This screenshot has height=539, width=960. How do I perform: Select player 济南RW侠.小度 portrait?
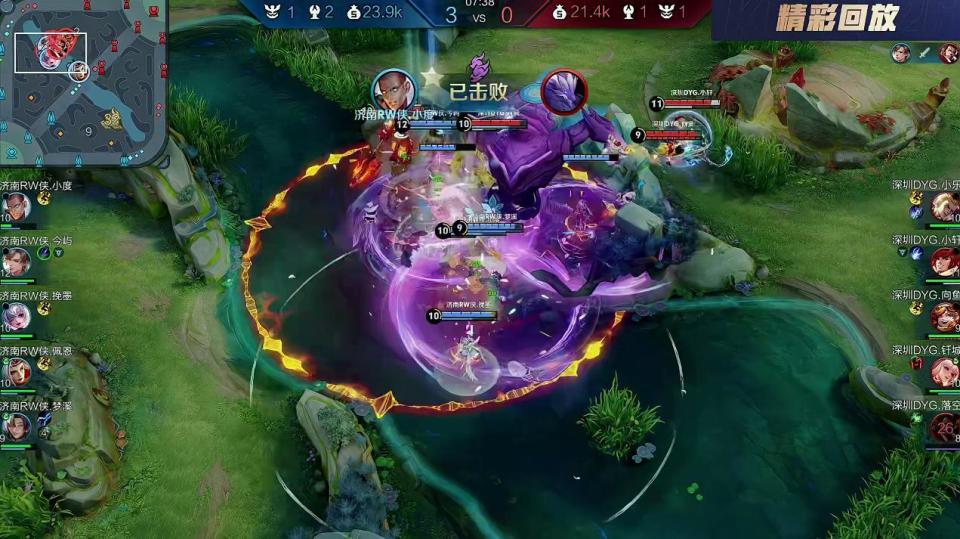pos(15,207)
